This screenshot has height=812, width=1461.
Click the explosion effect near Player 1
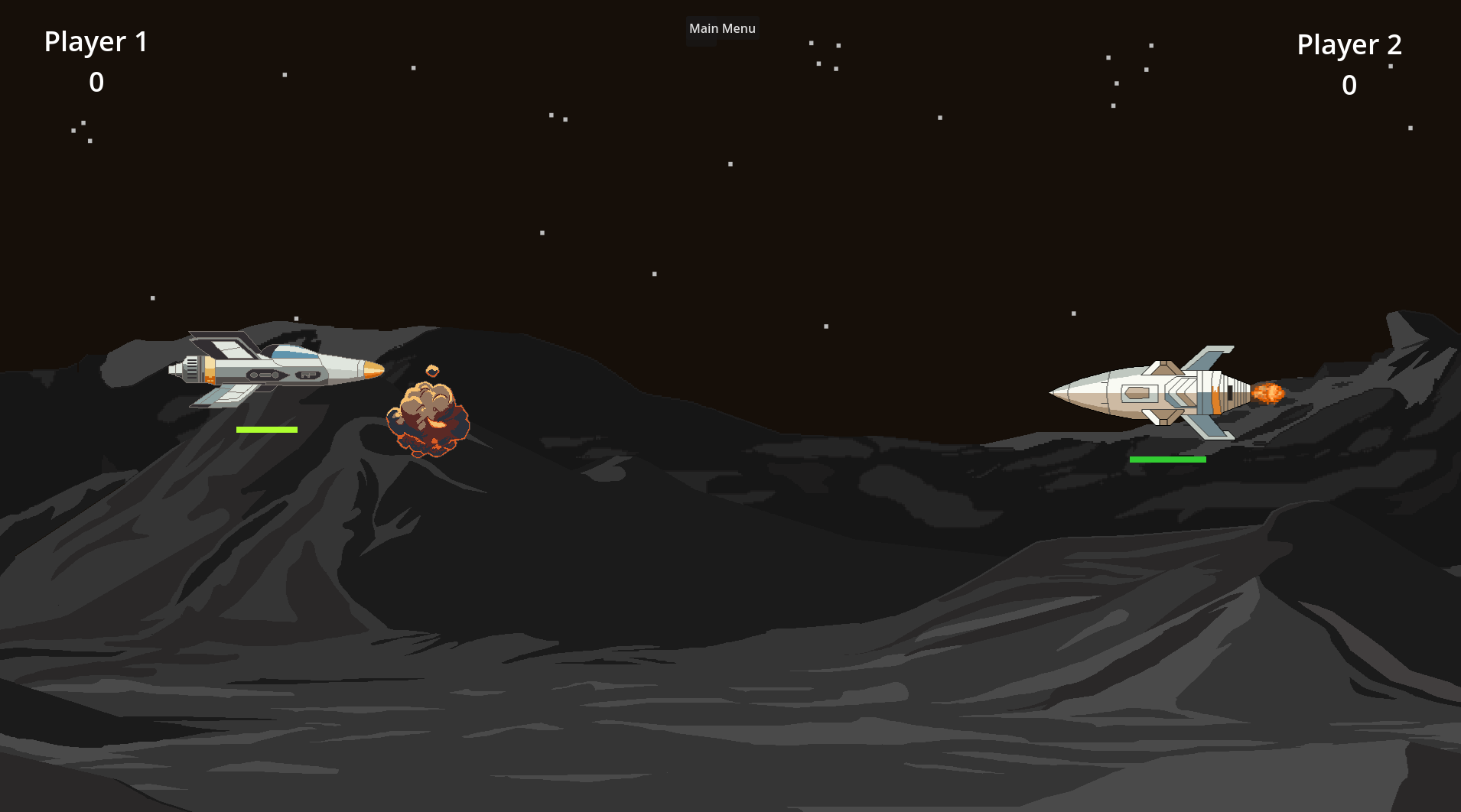click(428, 421)
